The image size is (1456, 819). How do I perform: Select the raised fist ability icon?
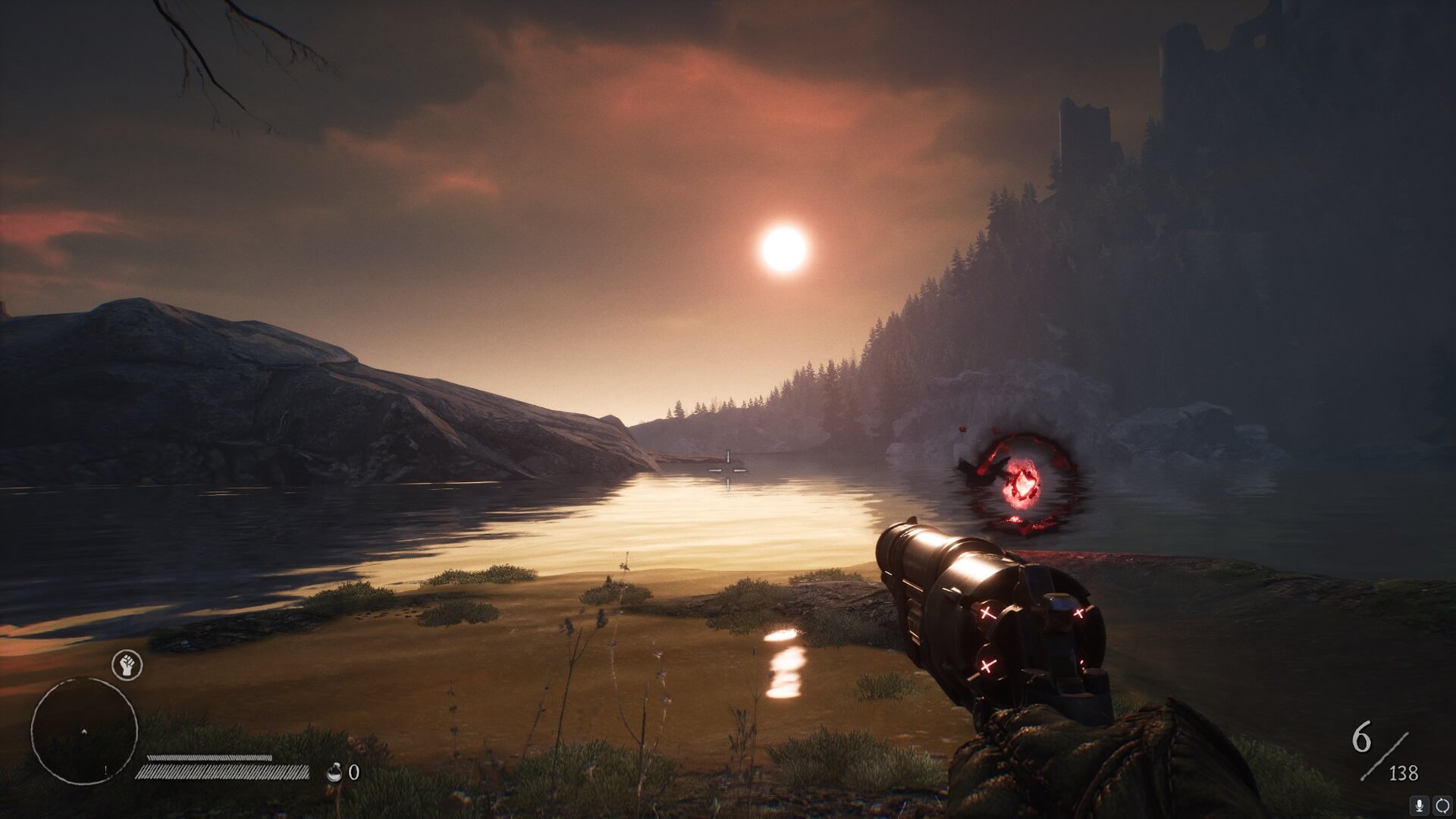pyautogui.click(x=127, y=665)
